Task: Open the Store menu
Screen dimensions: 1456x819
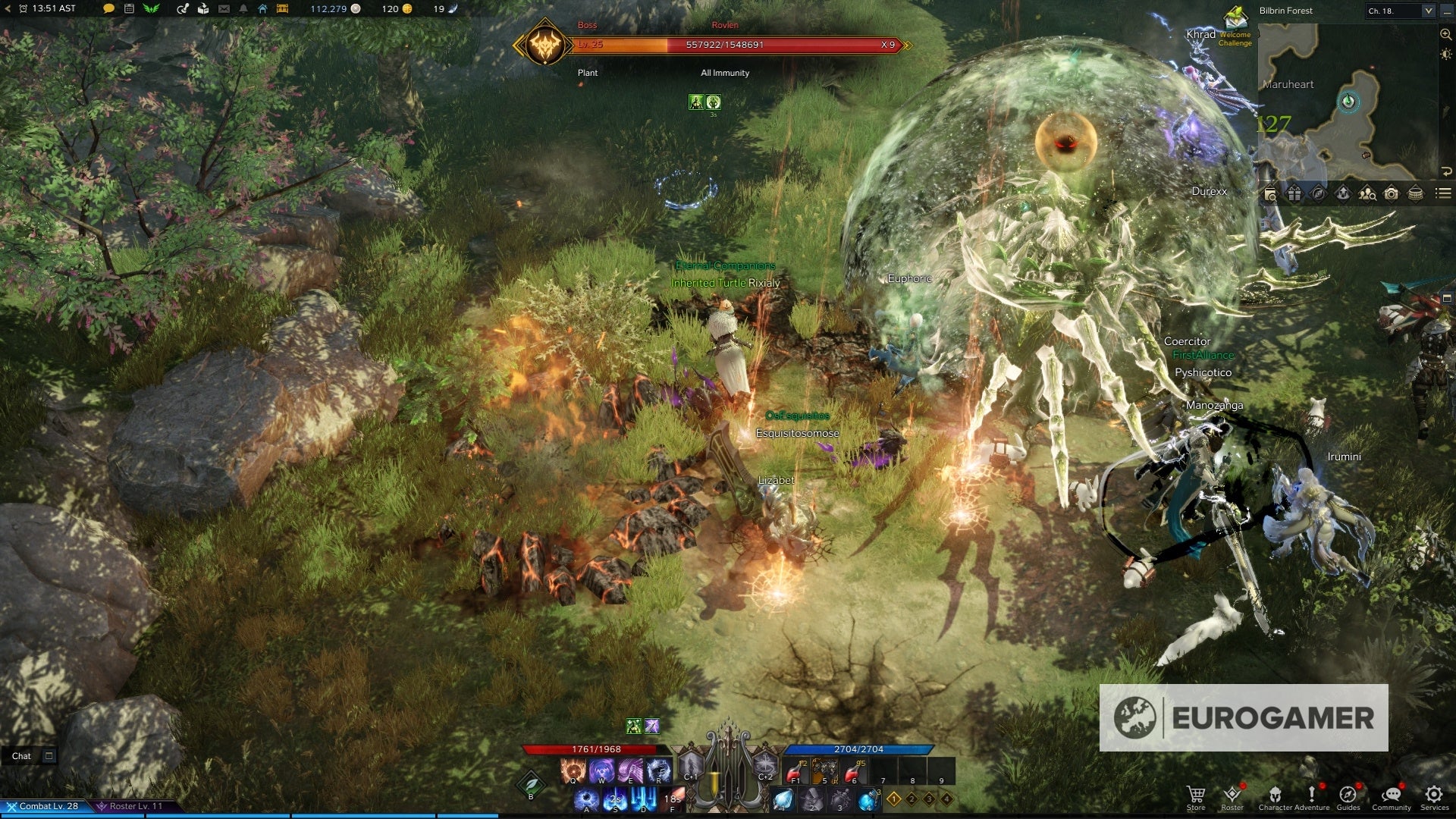Action: click(1196, 795)
